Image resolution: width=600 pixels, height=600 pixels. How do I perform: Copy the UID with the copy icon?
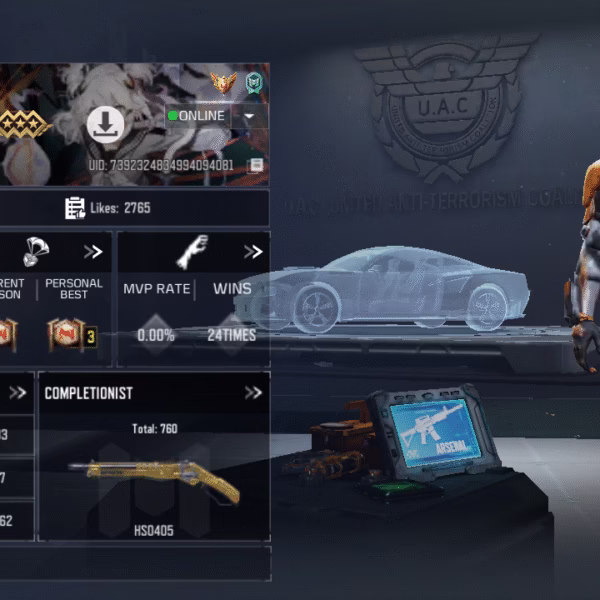[x=257, y=165]
